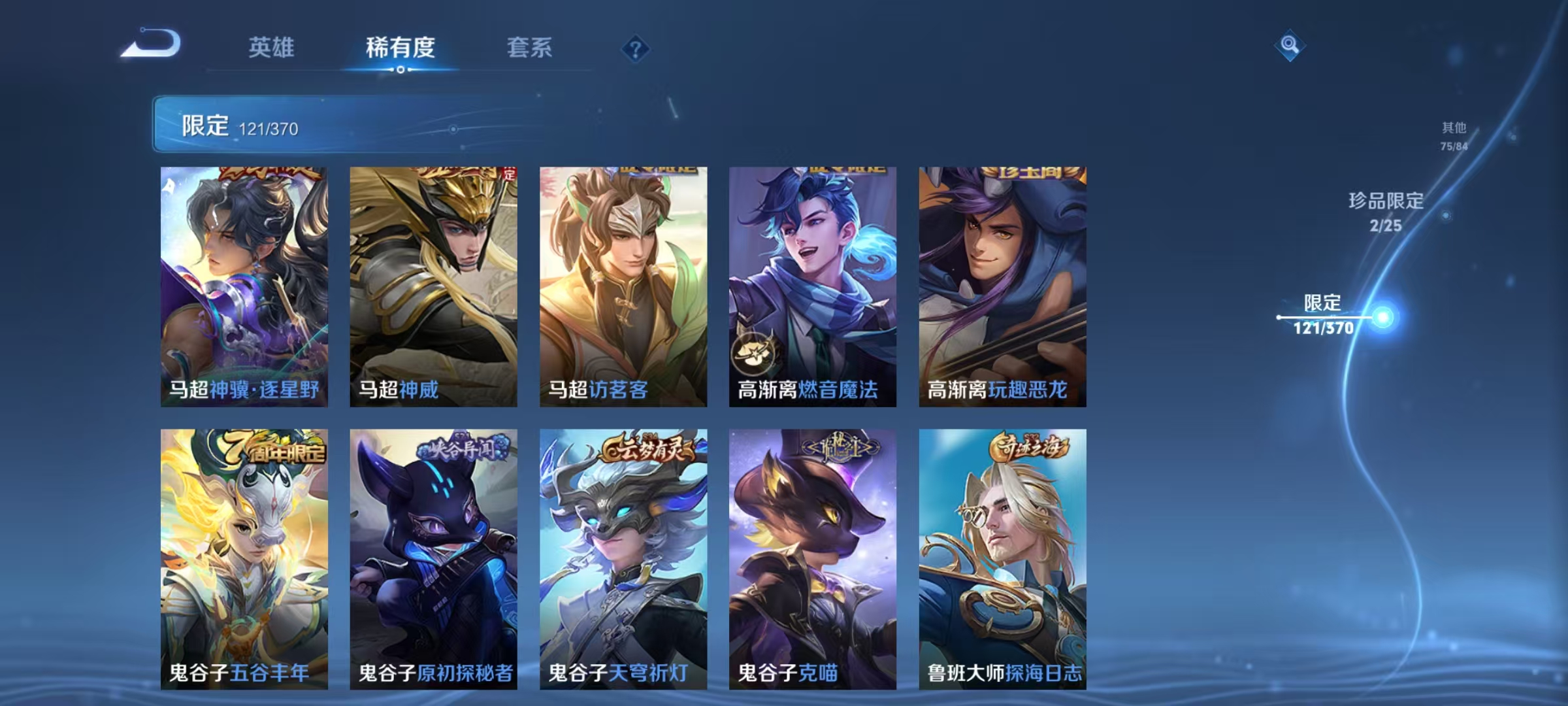This screenshot has width=1568, height=706.
Task: Open the skin search magnifier icon
Action: point(1289,45)
